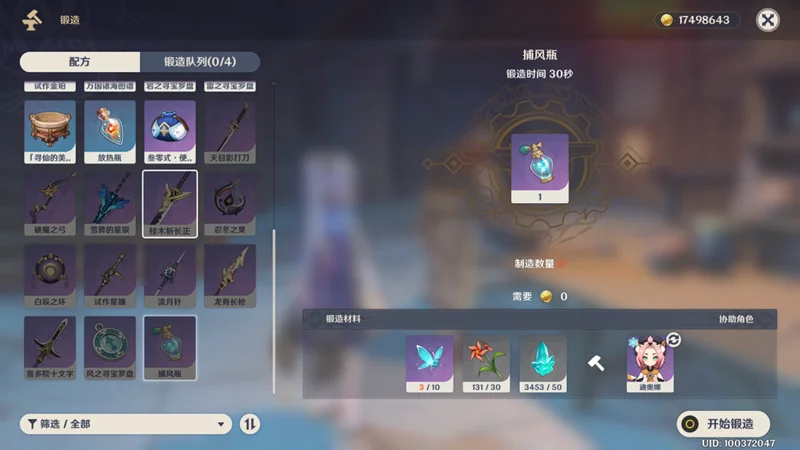Select the 喜多院十文字 polearm recipe
Viewport: 800px width, 450px height.
click(50, 346)
